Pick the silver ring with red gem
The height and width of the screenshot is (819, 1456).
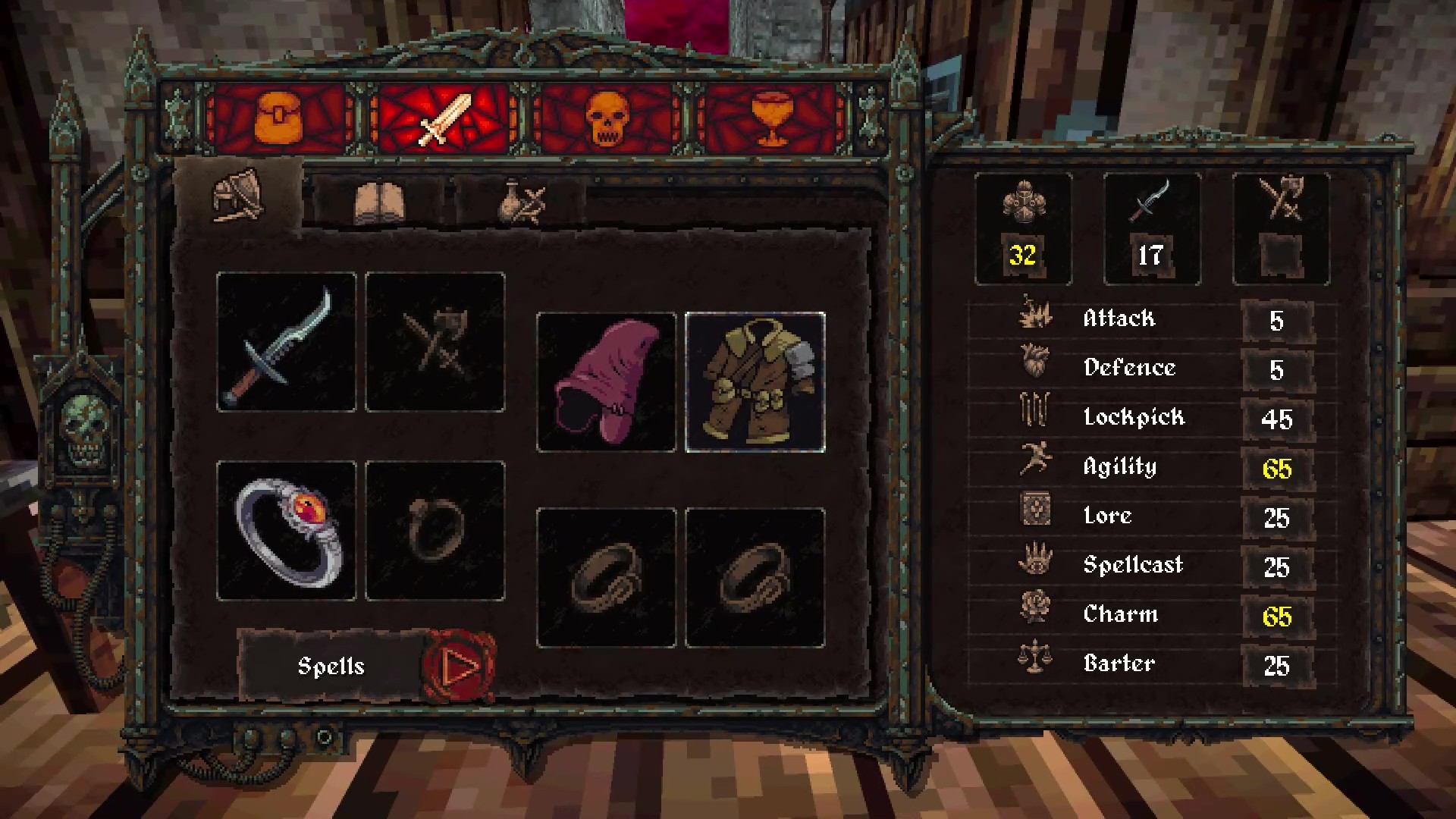(286, 531)
